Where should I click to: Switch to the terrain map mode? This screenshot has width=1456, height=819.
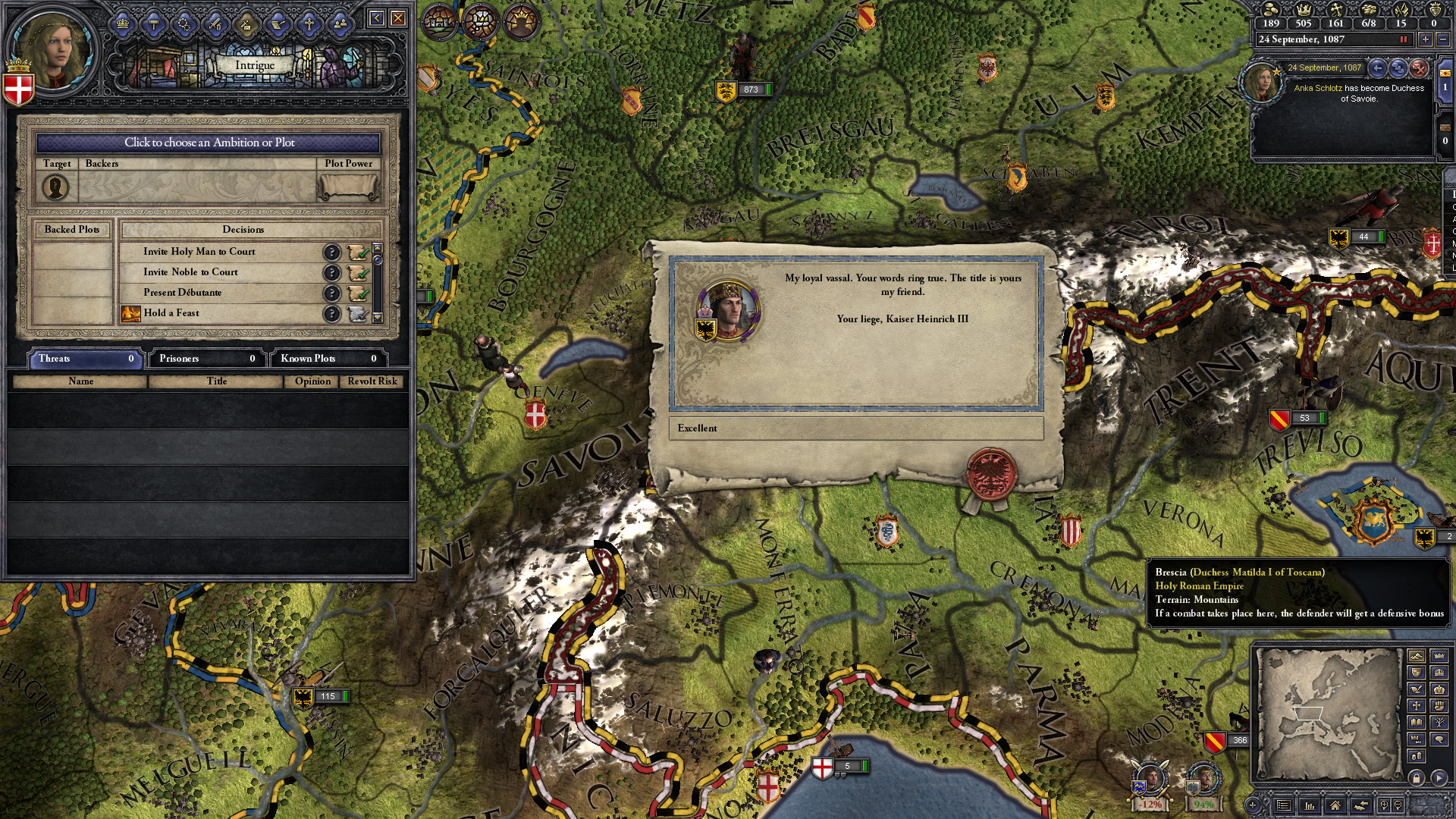(1416, 657)
